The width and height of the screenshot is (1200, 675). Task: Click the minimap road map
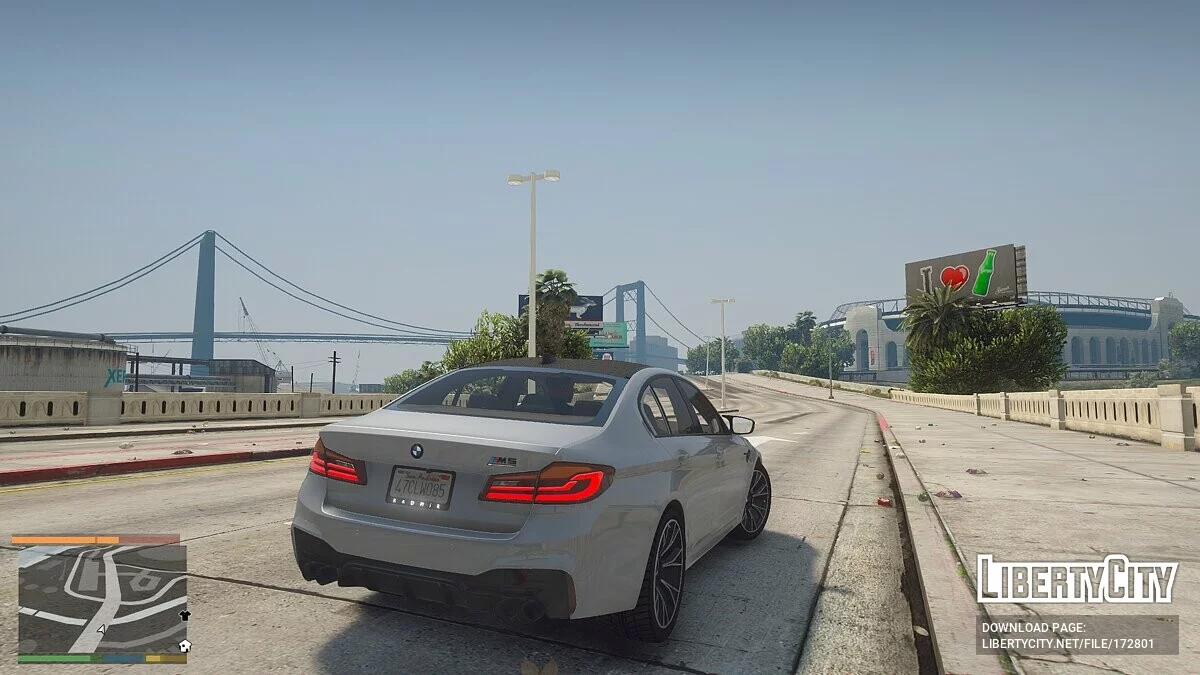pyautogui.click(x=102, y=598)
